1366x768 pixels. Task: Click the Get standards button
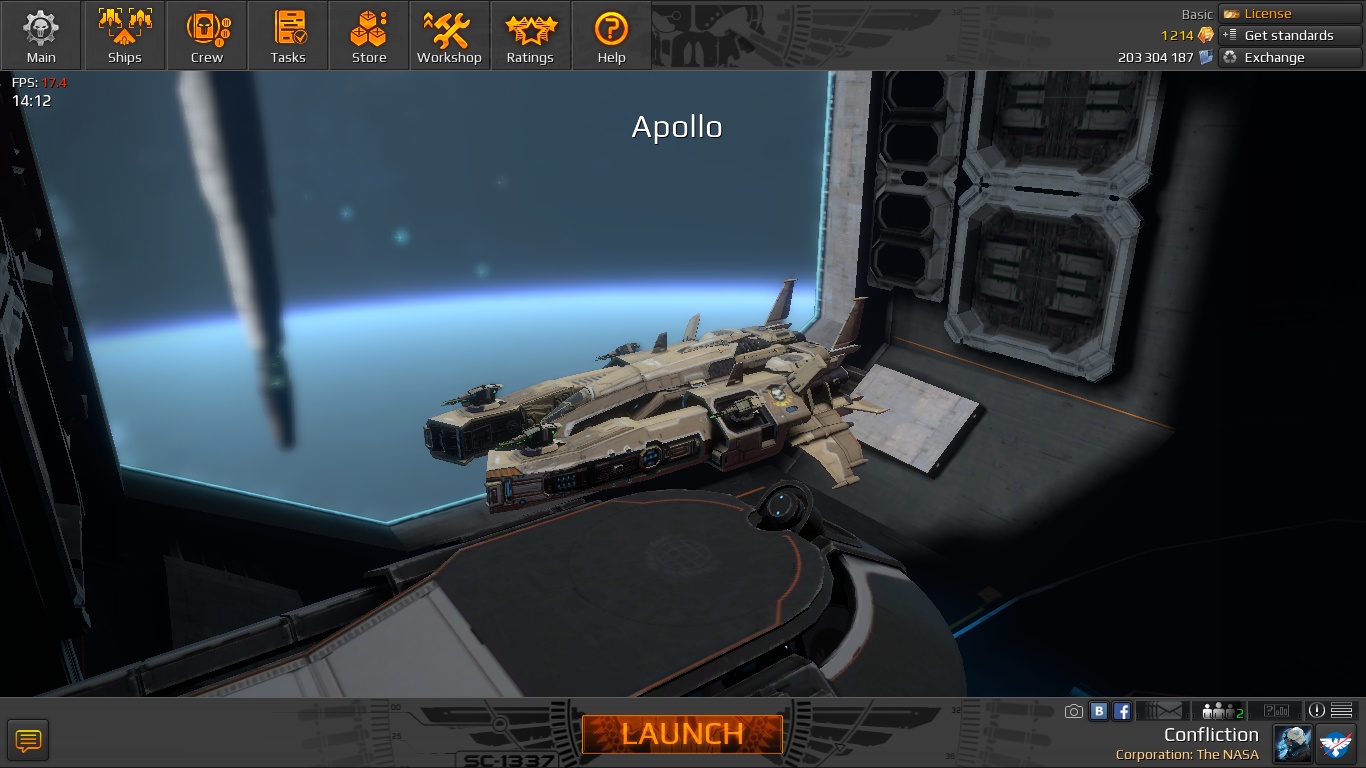click(x=1290, y=35)
